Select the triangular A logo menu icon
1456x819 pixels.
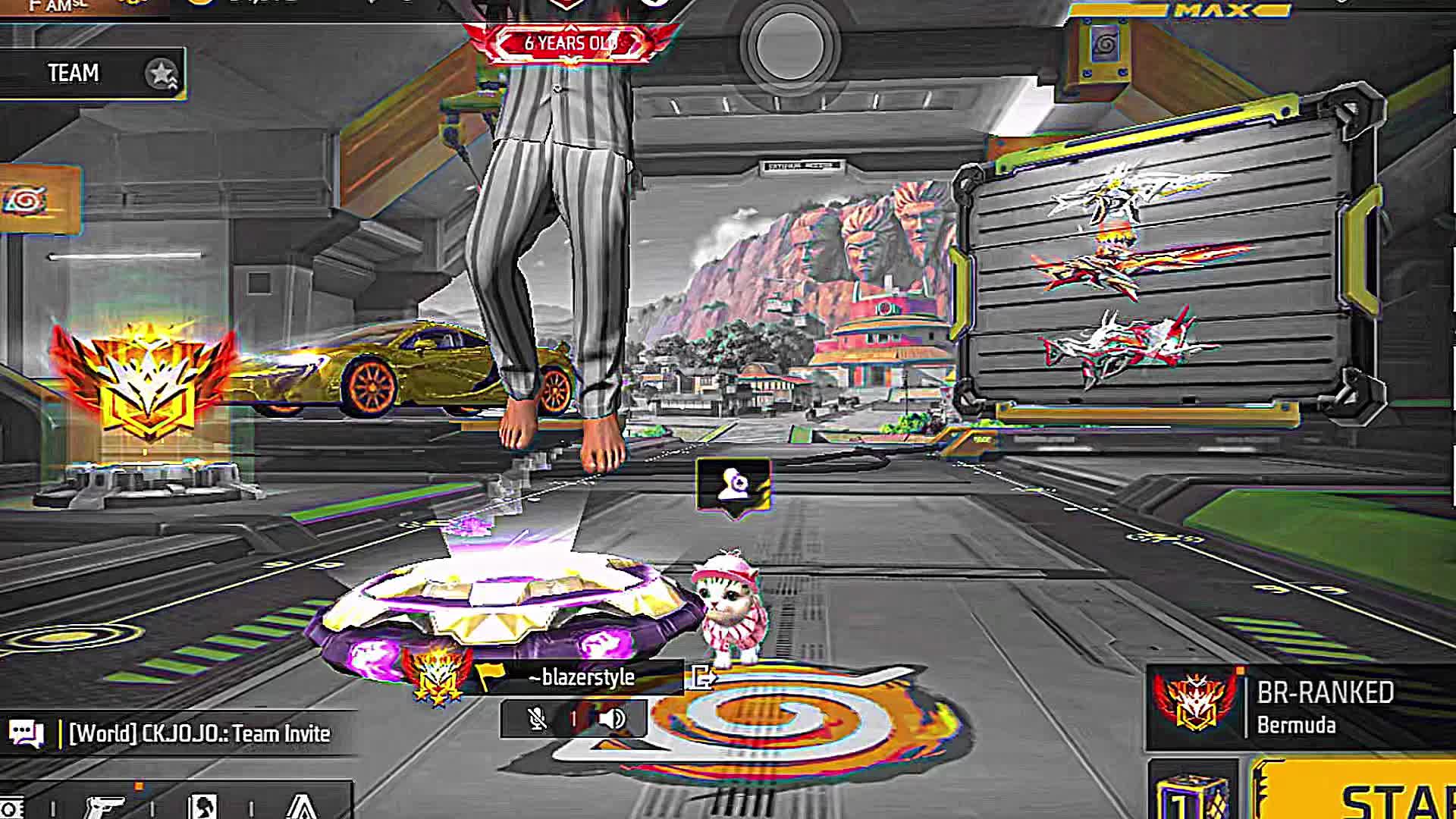point(302,807)
